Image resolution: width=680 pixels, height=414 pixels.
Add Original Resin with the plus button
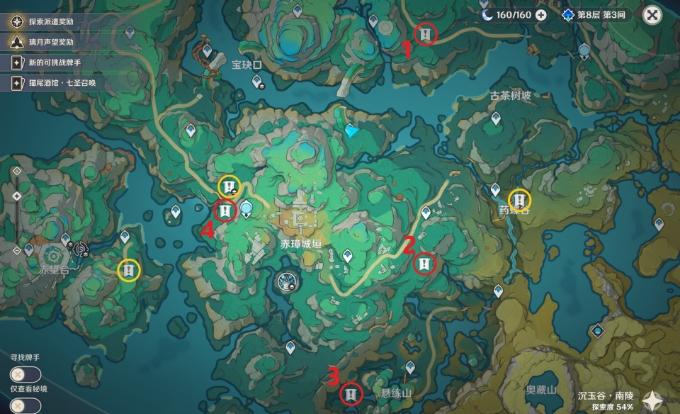[x=541, y=15]
